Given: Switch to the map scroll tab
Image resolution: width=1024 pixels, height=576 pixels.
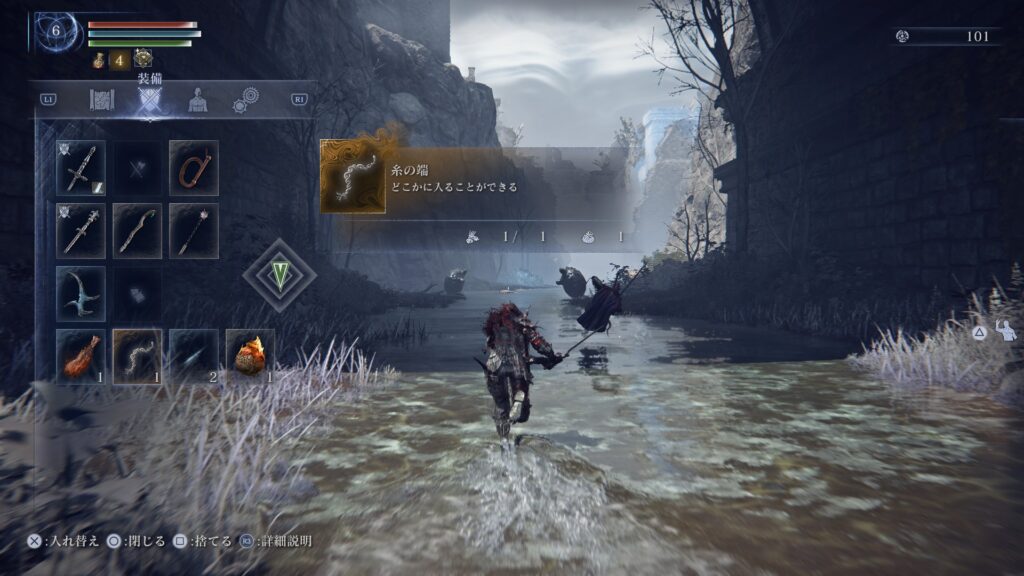Looking at the screenshot, I should 102,100.
